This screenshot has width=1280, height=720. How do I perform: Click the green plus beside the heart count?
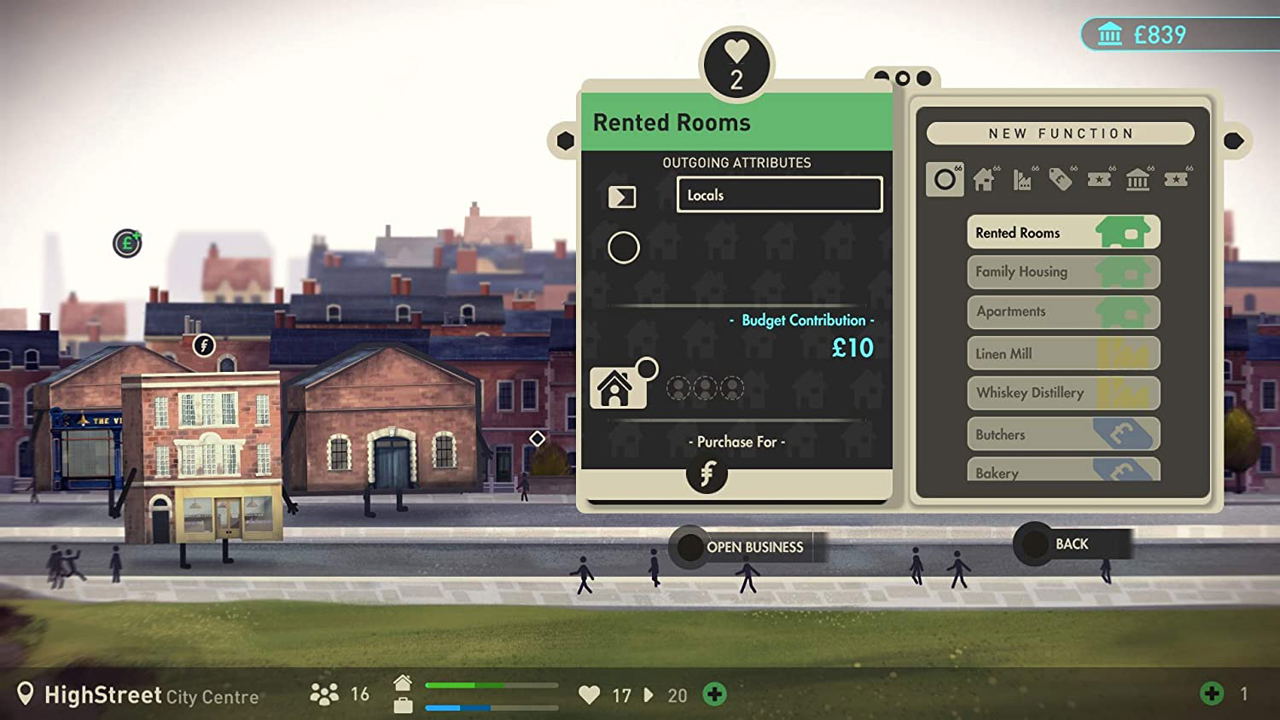[714, 694]
